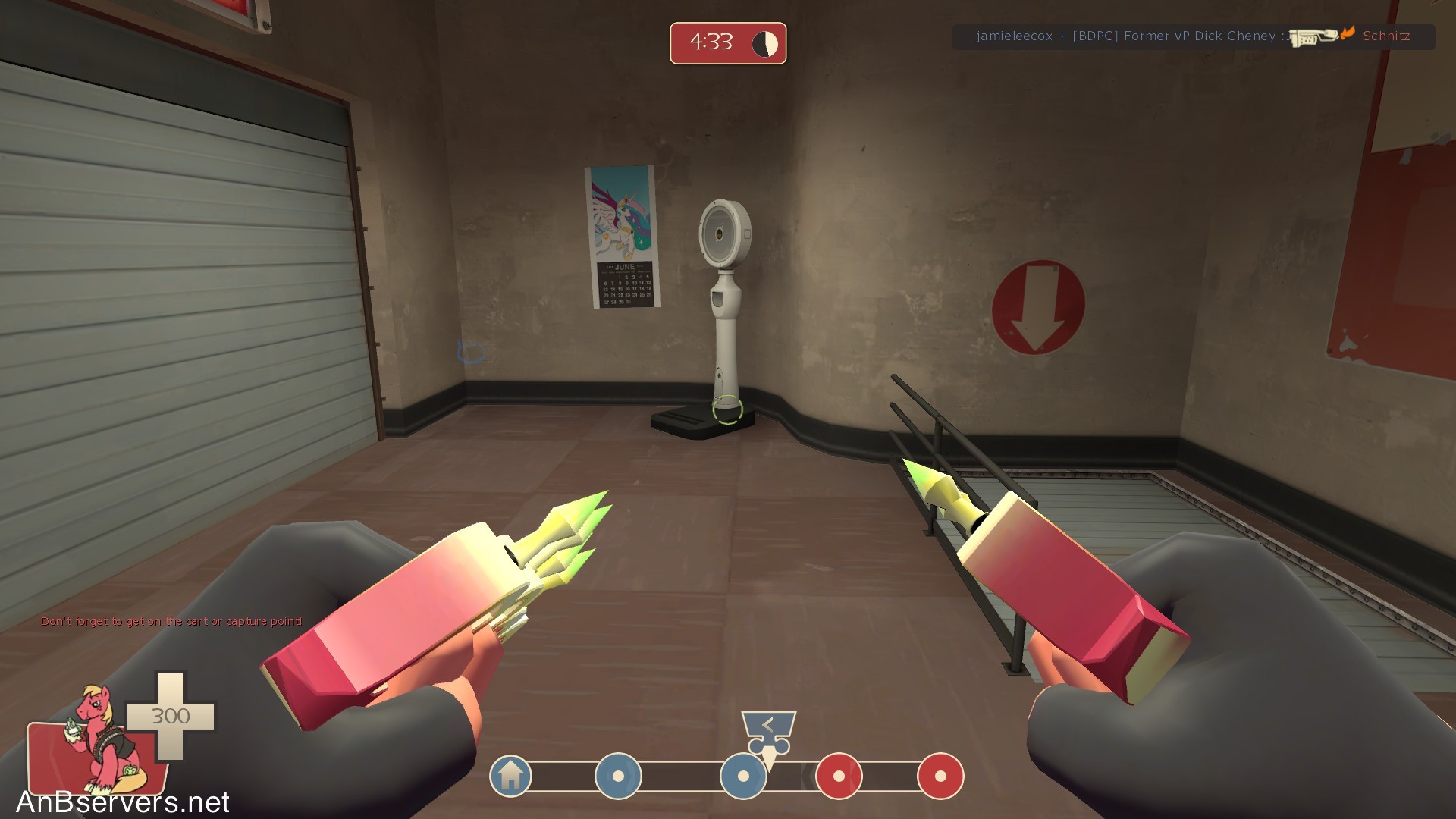The image size is (1456, 819).
Task: Click the cart capture reminder message
Action: (171, 620)
